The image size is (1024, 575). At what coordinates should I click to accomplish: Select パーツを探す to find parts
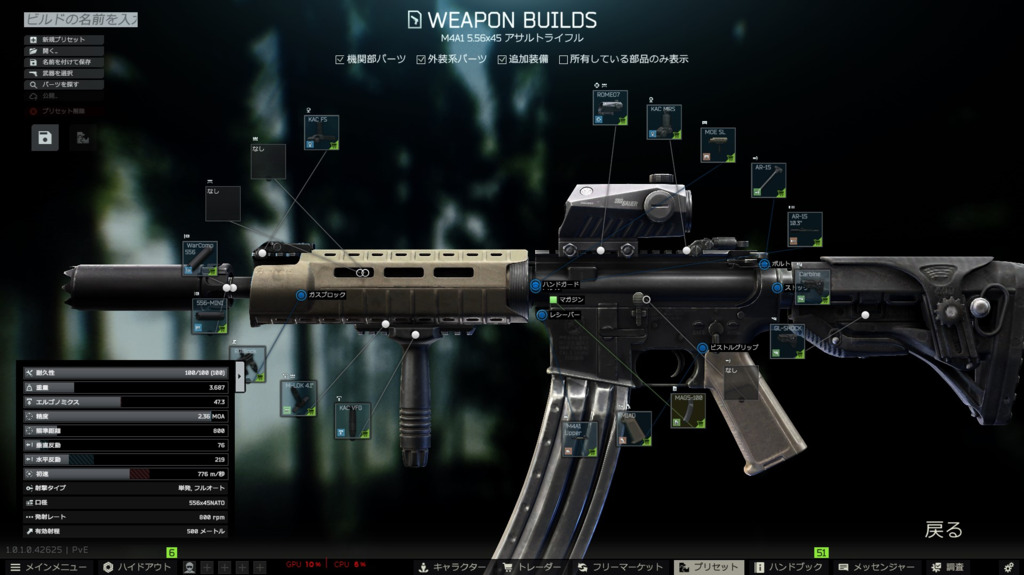coord(64,85)
